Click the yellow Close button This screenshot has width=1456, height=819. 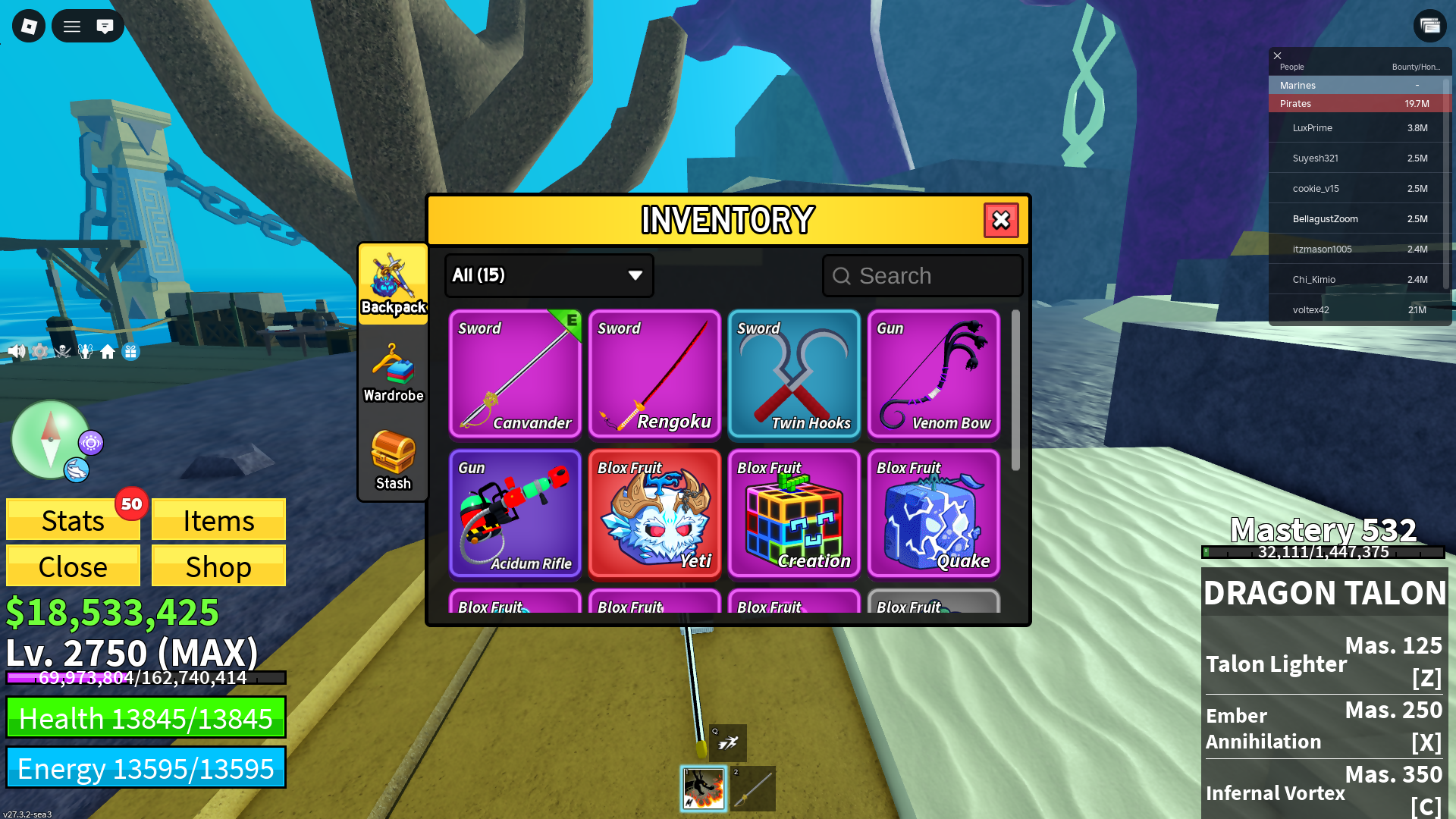click(x=73, y=566)
